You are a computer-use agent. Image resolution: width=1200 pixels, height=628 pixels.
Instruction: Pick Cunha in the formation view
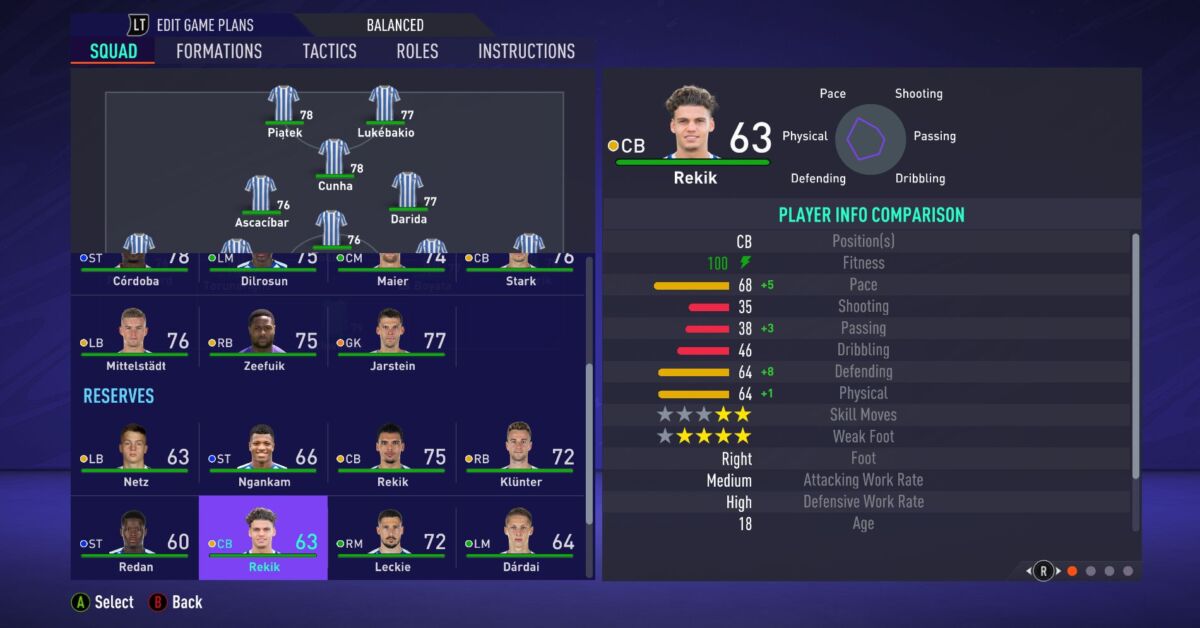tap(334, 158)
